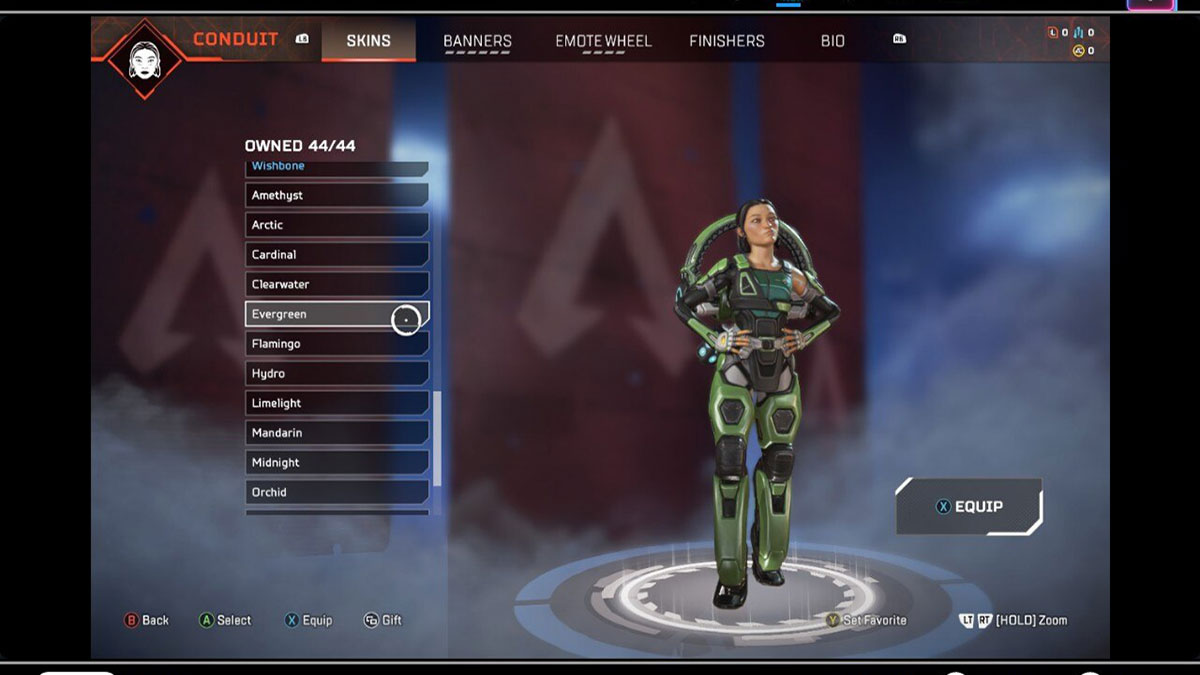Viewport: 1200px width, 675px height.
Task: Open the Banners tab
Action: tap(477, 41)
